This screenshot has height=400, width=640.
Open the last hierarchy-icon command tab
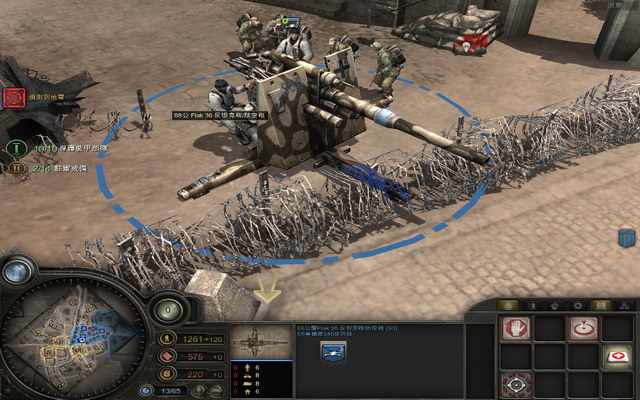pos(621,304)
